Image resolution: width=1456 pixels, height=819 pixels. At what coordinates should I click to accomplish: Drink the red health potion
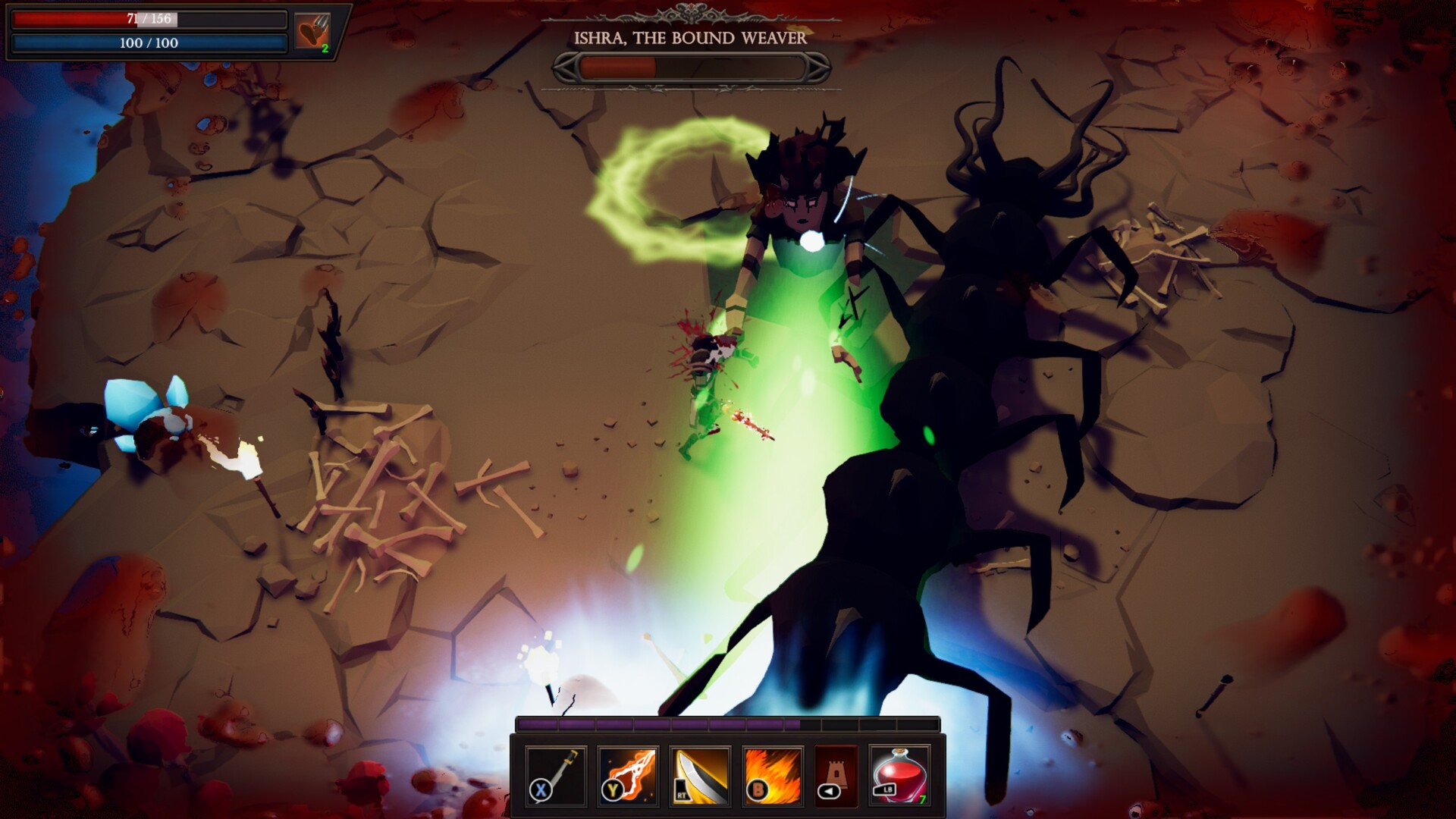pyautogui.click(x=900, y=775)
